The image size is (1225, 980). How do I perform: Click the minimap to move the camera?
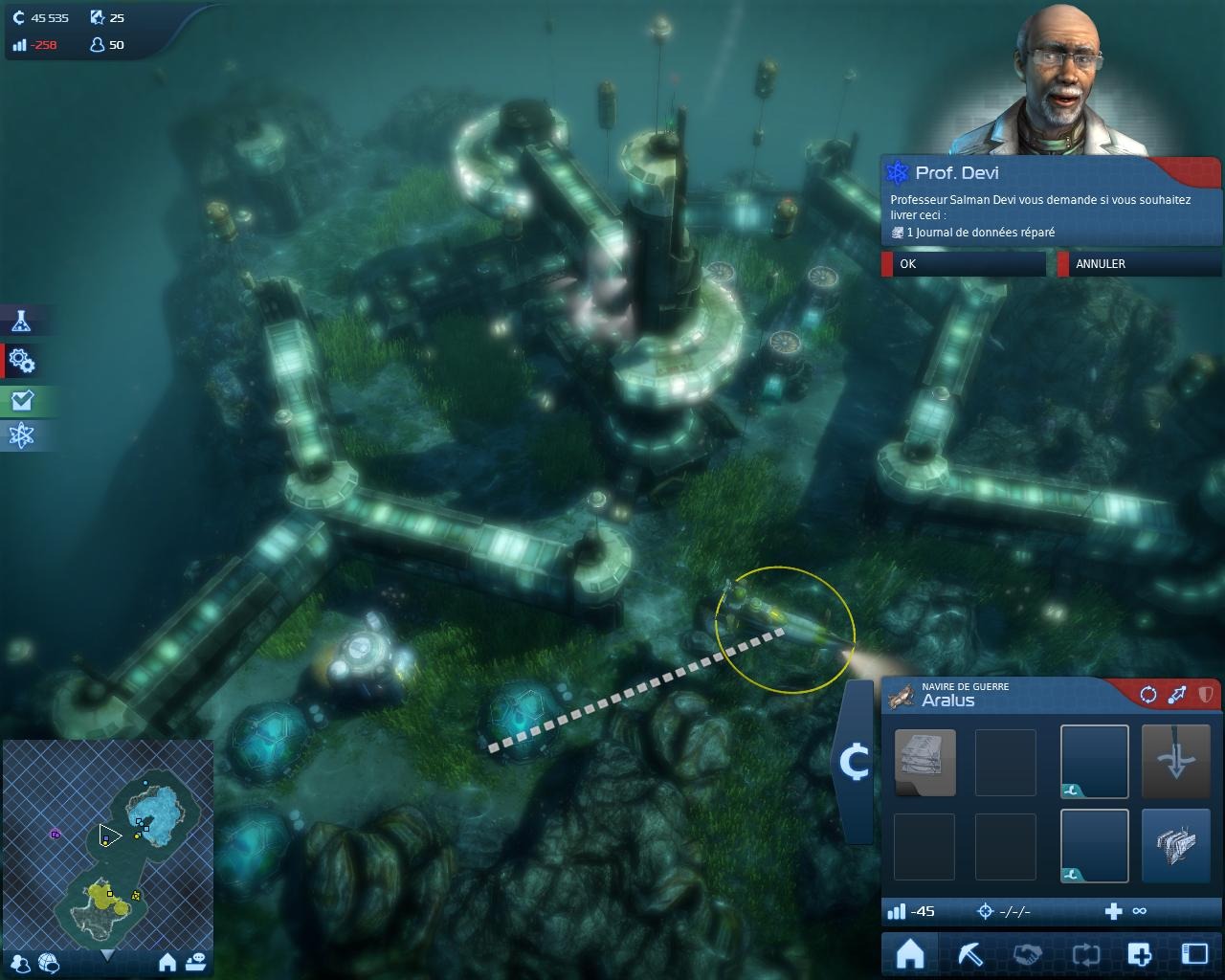pos(107,842)
